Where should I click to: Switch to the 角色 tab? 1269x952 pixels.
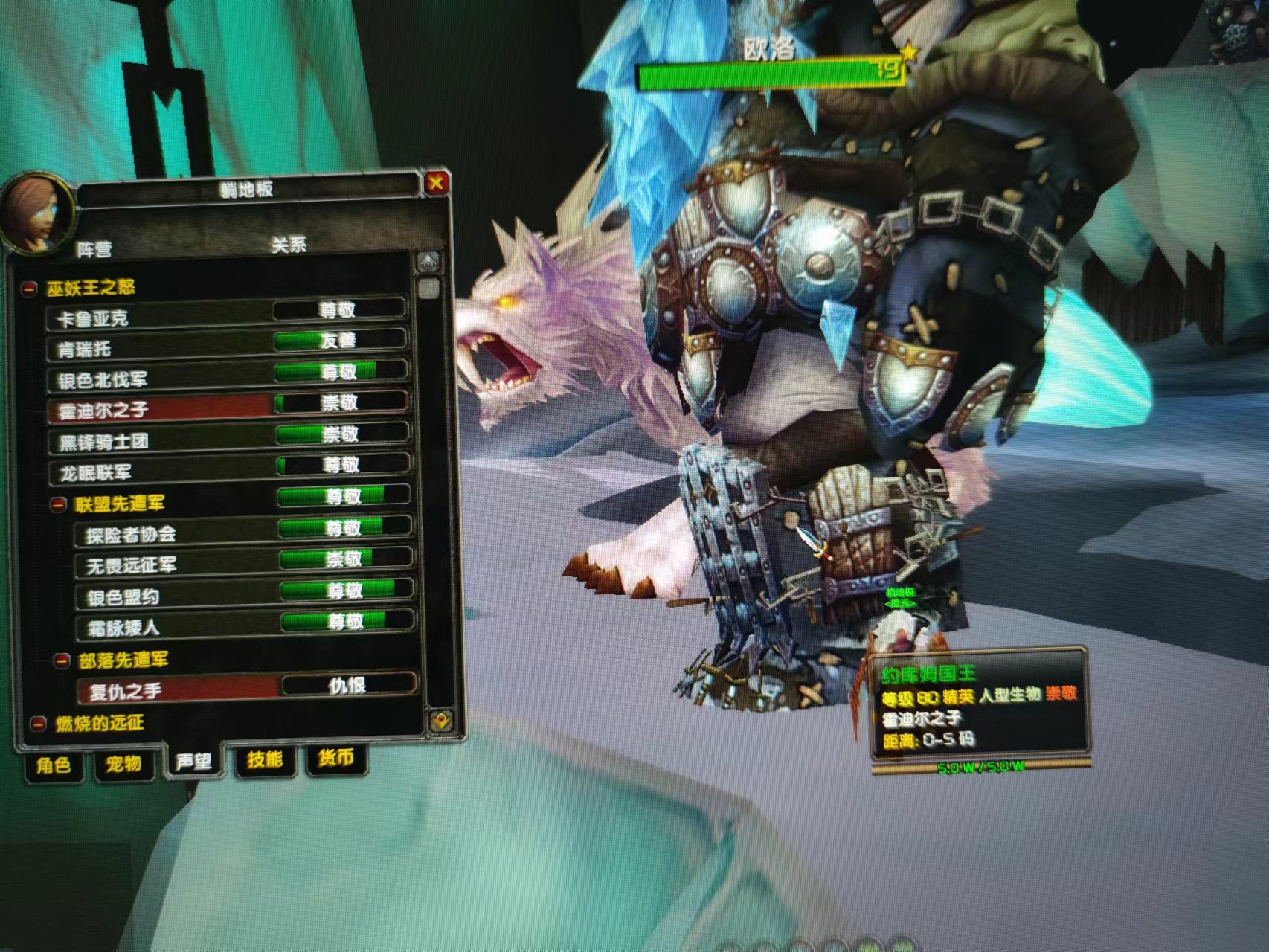[54, 765]
